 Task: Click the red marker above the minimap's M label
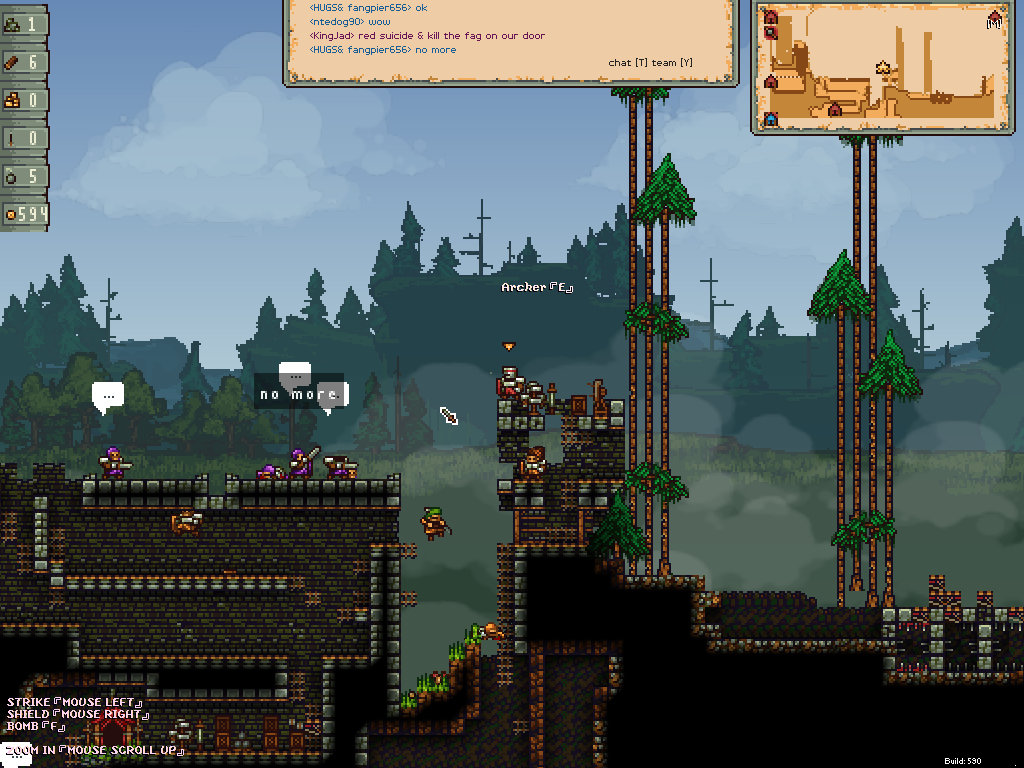tap(994, 15)
